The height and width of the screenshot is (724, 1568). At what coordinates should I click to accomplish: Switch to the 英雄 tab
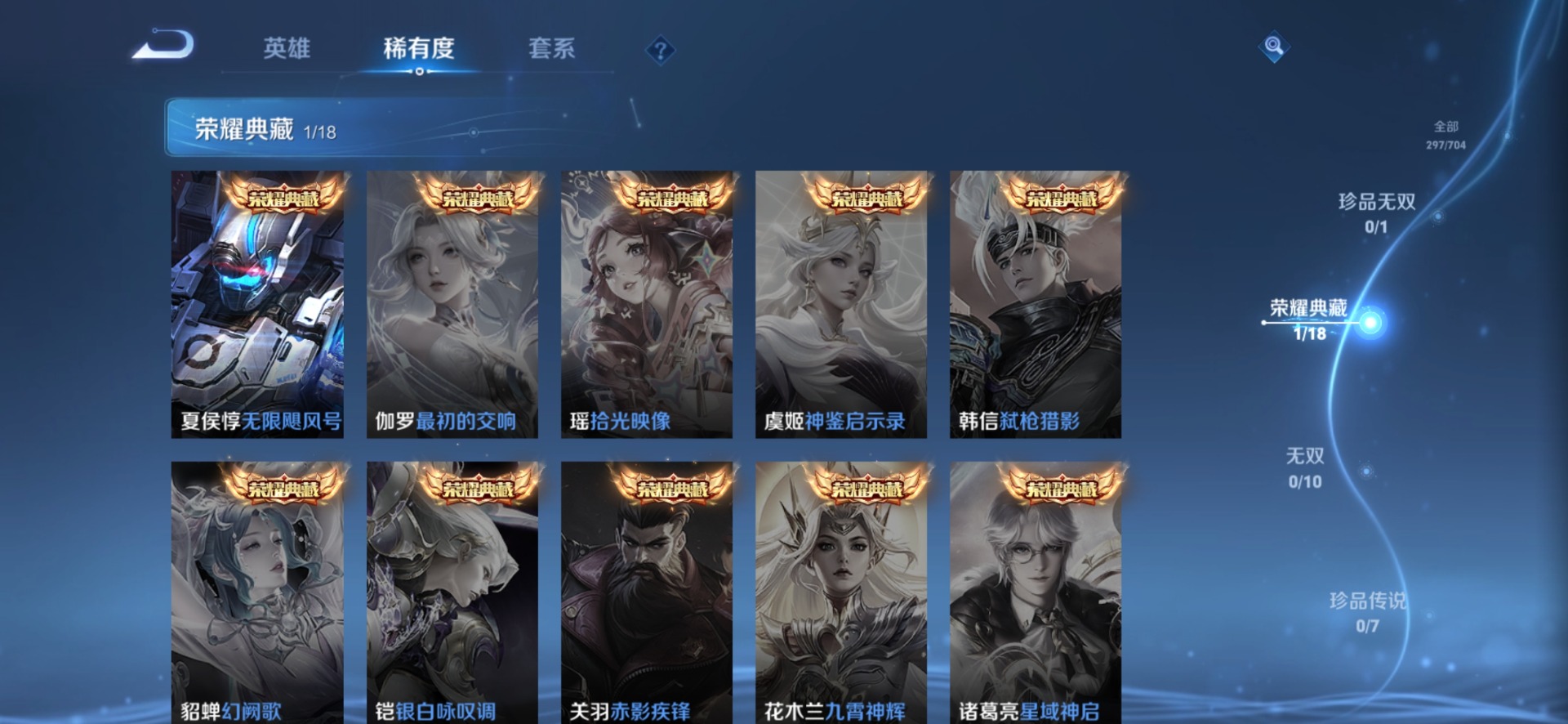(x=287, y=48)
